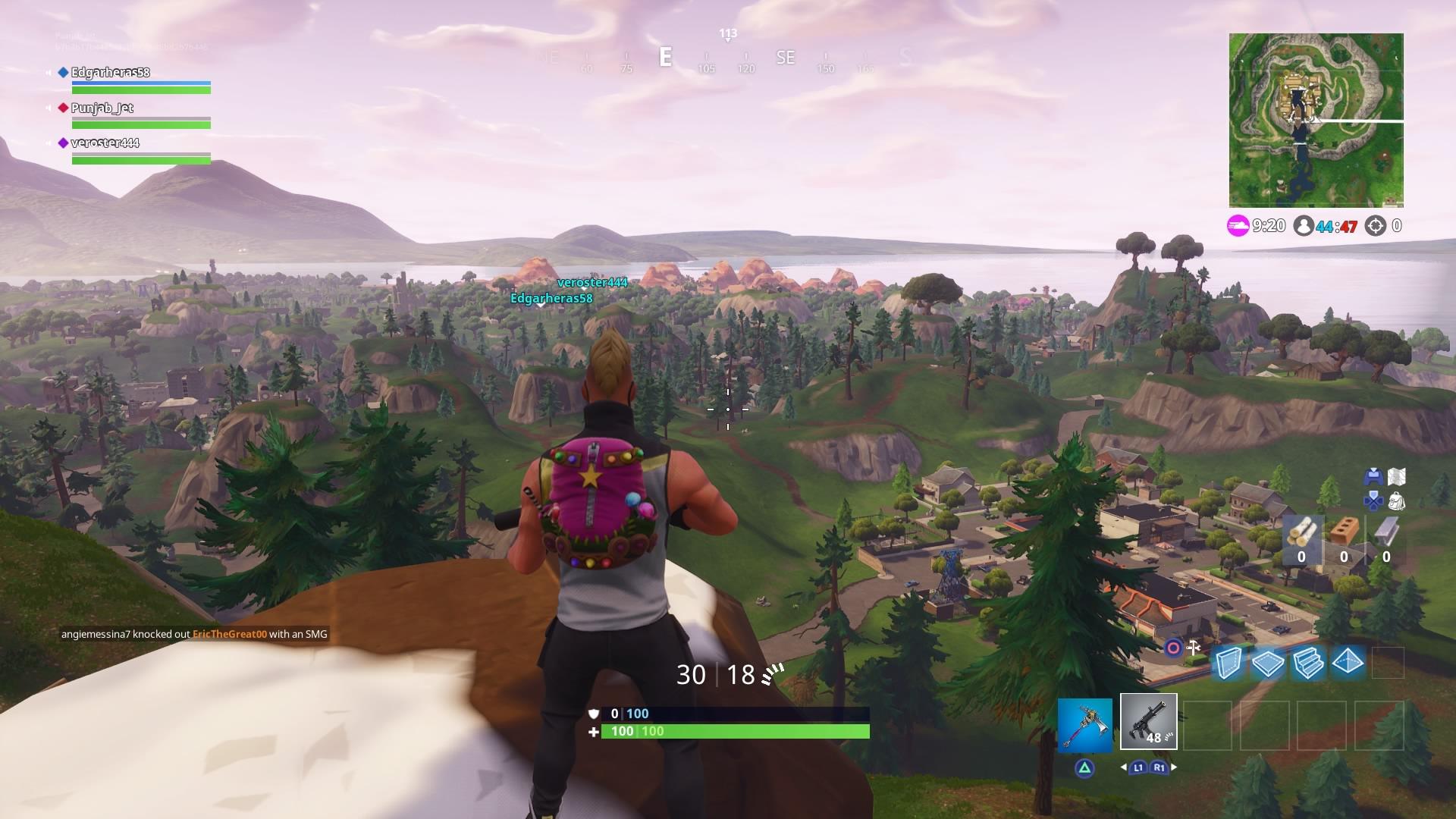
Task: Click teammate Punjab_Jet's name
Action: 101,108
